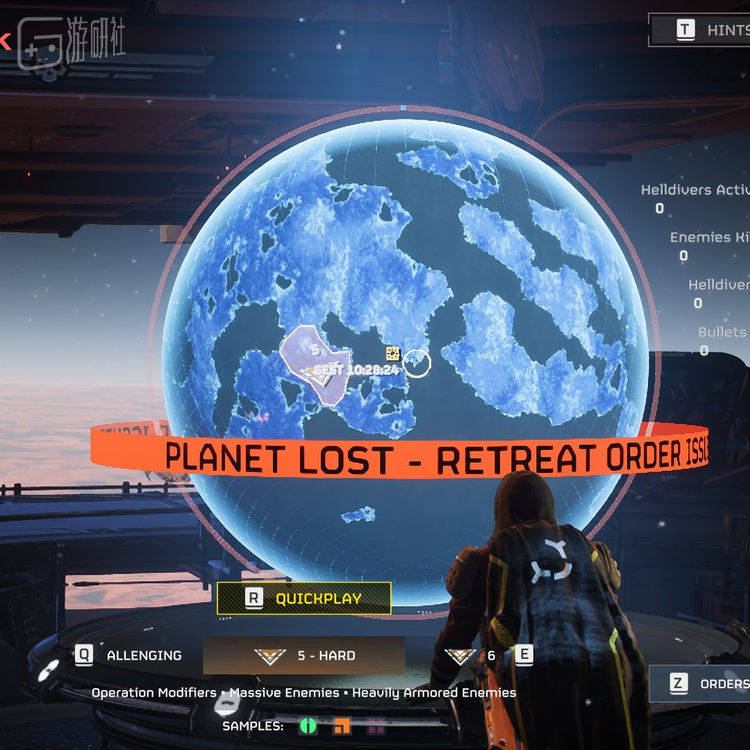The height and width of the screenshot is (750, 750).
Task: Switch to the lower Challenging difficulty
Action: (130, 656)
